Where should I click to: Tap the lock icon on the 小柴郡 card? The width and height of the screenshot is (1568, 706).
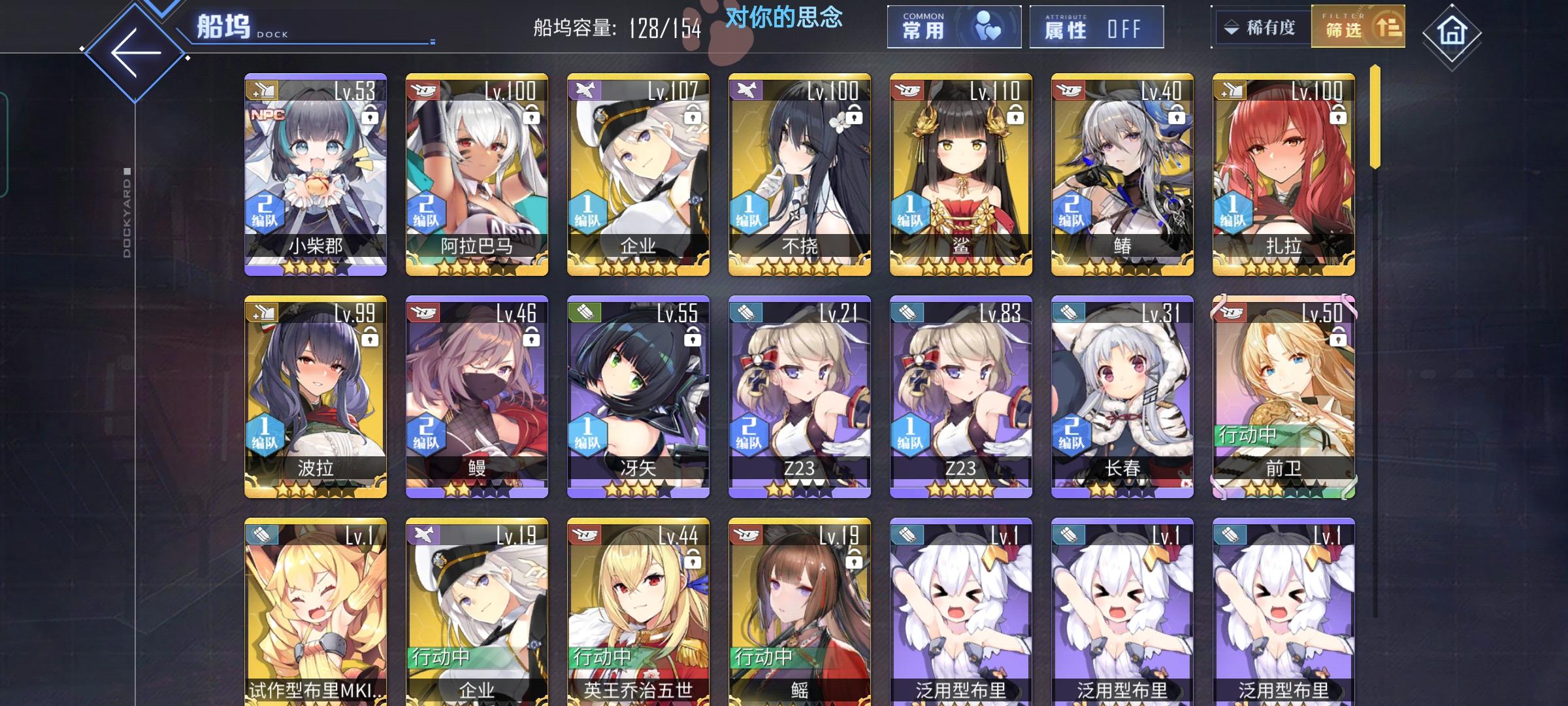(x=369, y=116)
